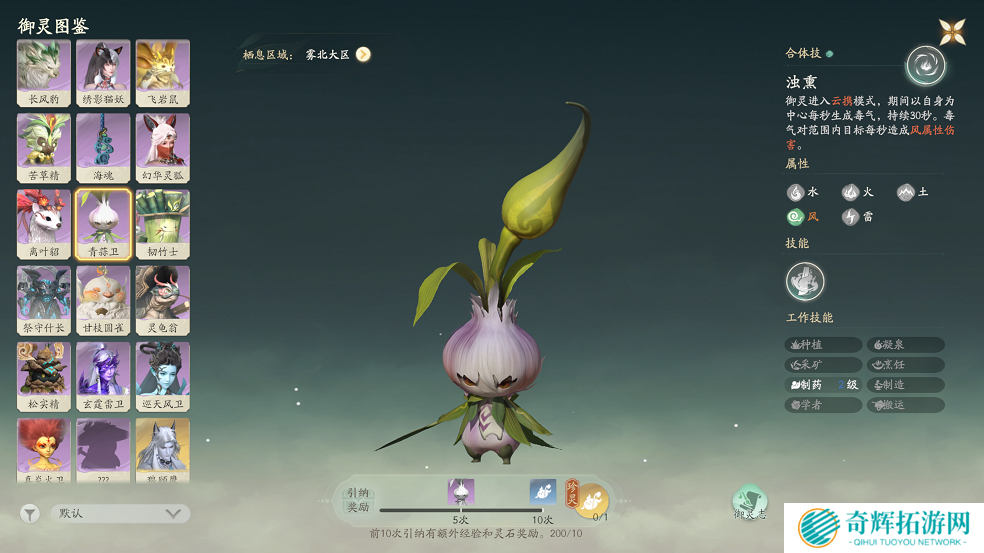View the 灵龟翁 spirit entry

[x=162, y=299]
